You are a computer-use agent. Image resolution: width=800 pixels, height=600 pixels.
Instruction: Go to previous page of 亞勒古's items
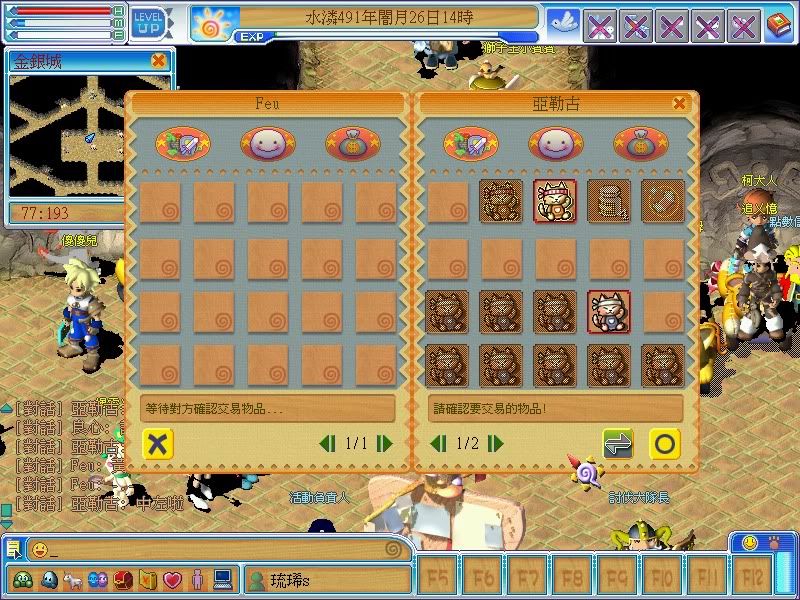point(437,443)
